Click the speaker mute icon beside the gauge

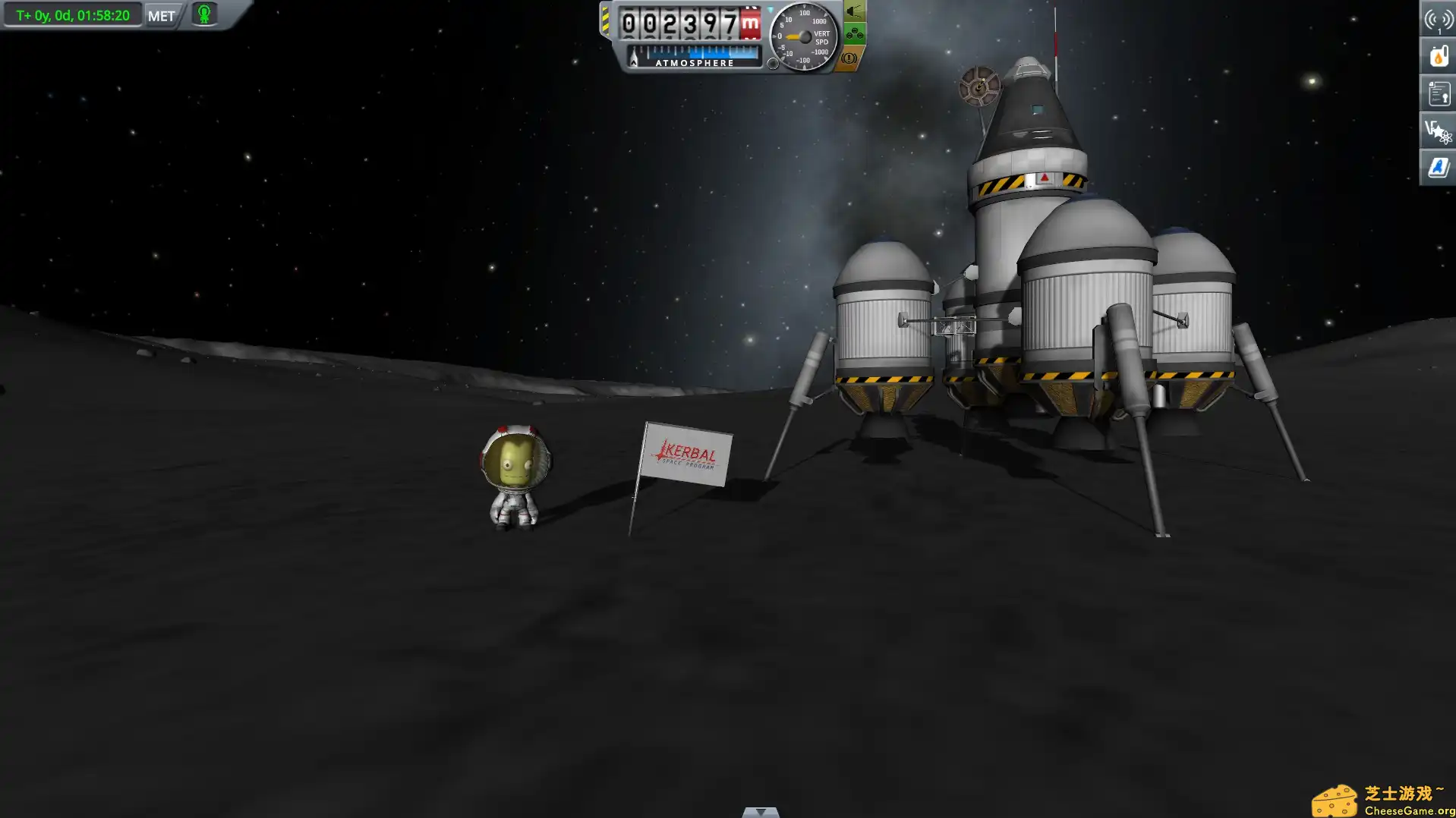pyautogui.click(x=852, y=13)
